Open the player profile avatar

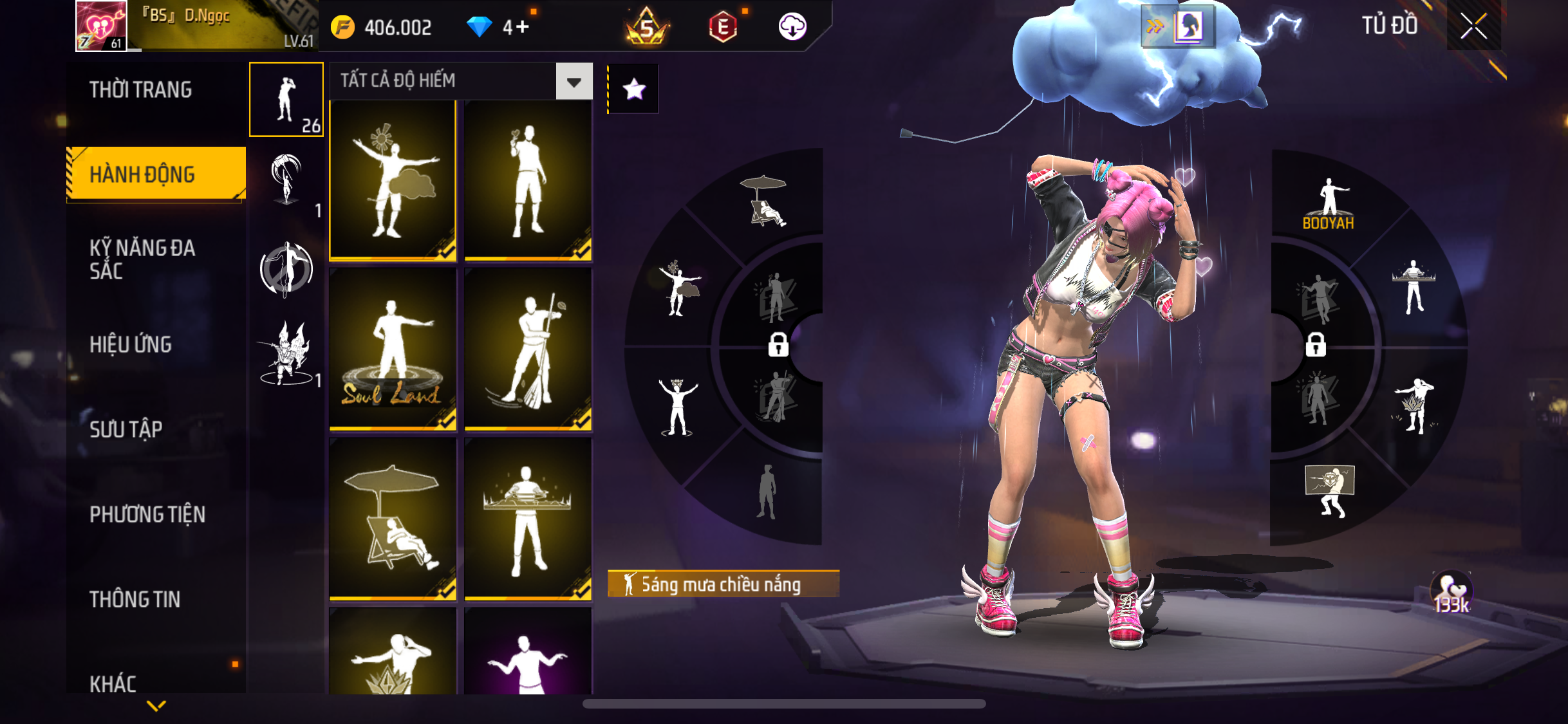click(102, 26)
